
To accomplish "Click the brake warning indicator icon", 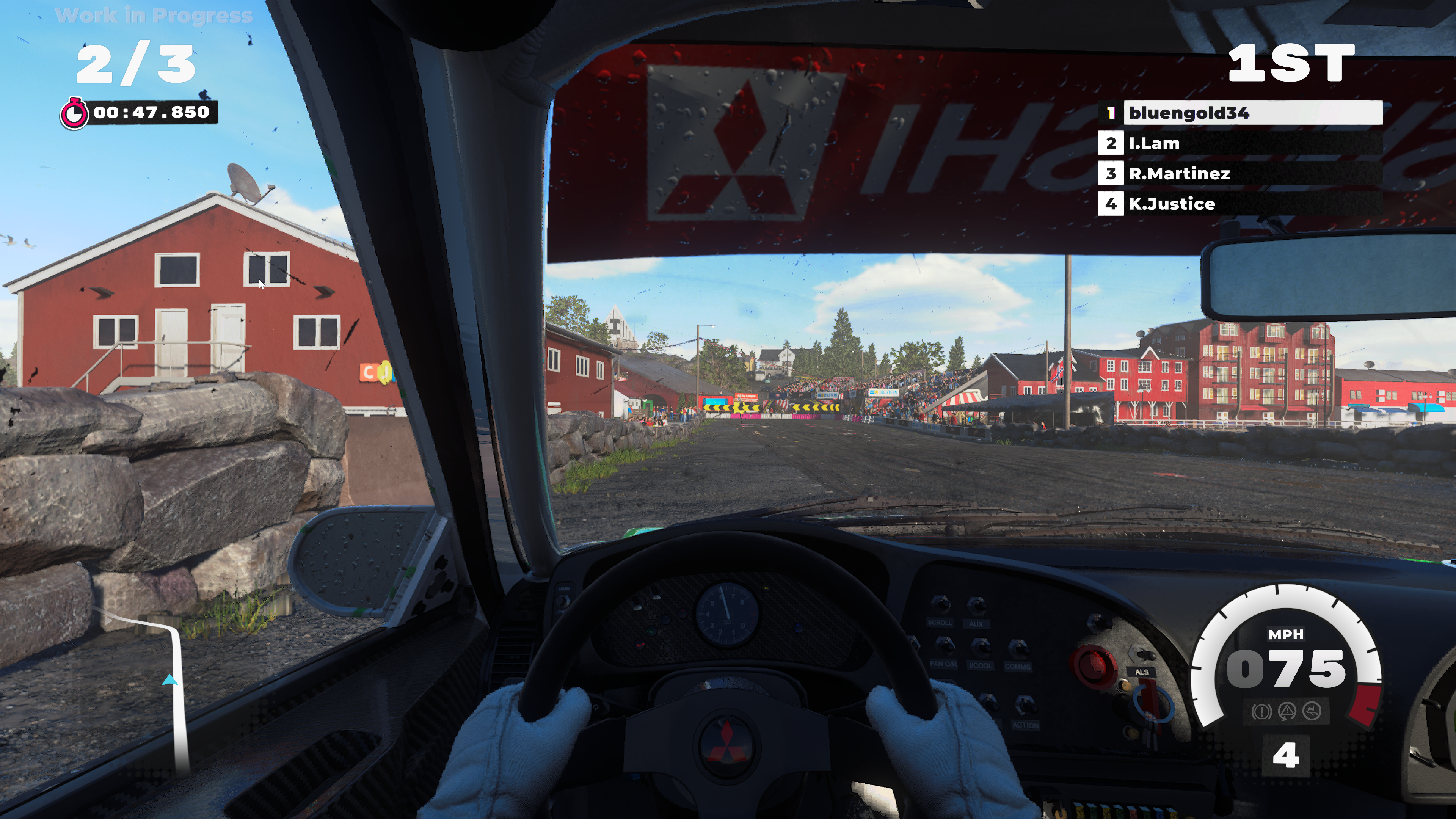I will (x=1261, y=712).
